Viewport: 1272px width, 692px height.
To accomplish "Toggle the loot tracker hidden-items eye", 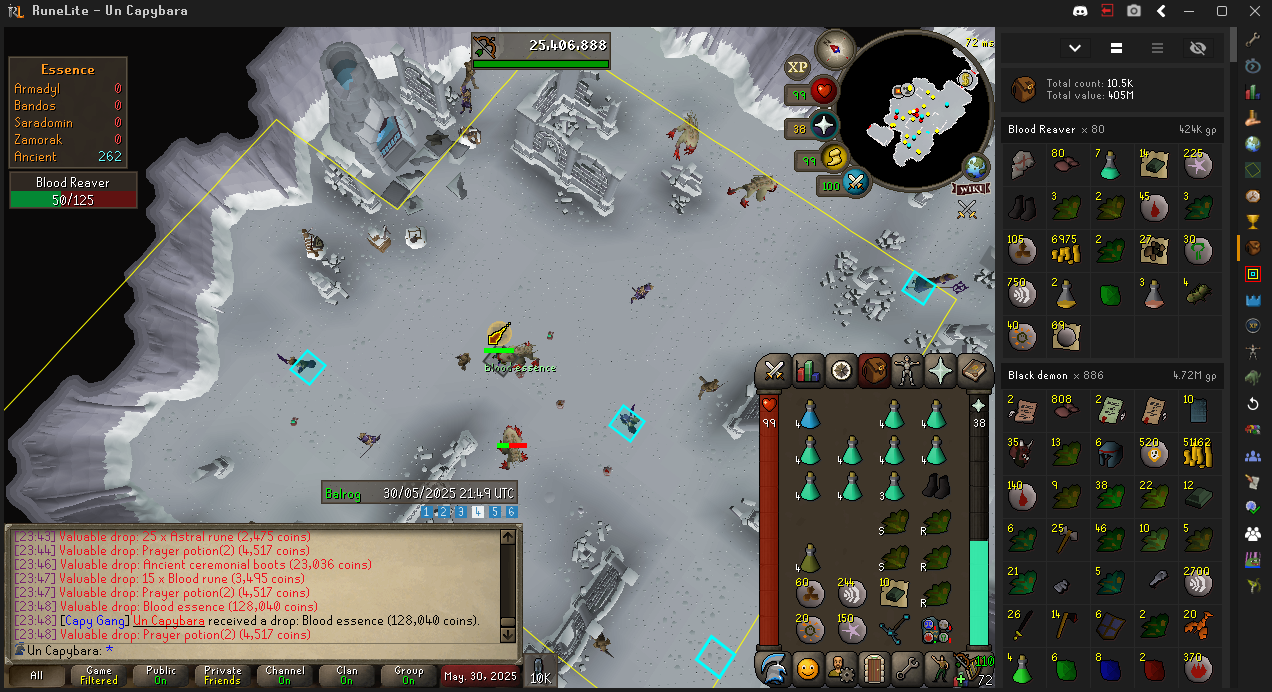I will [1198, 48].
